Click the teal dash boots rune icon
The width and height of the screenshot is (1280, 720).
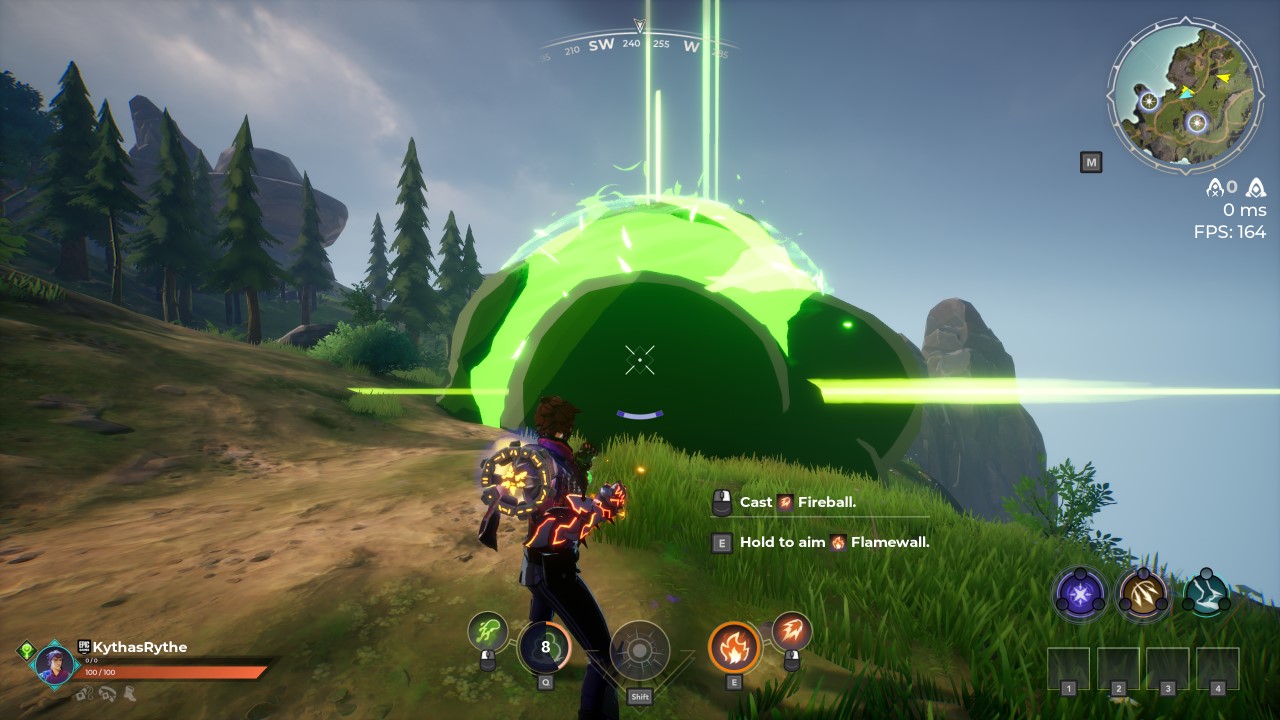[x=1208, y=593]
